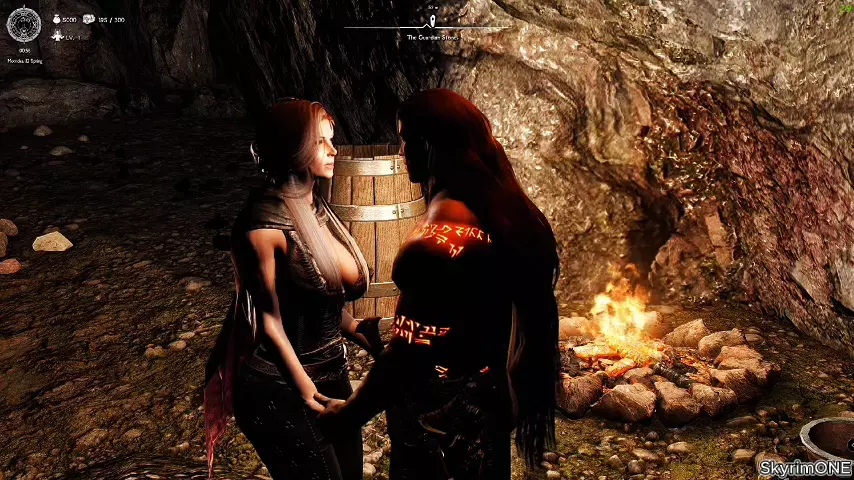Click the carry weight icon
Screen dimensions: 854x480
(89, 19)
